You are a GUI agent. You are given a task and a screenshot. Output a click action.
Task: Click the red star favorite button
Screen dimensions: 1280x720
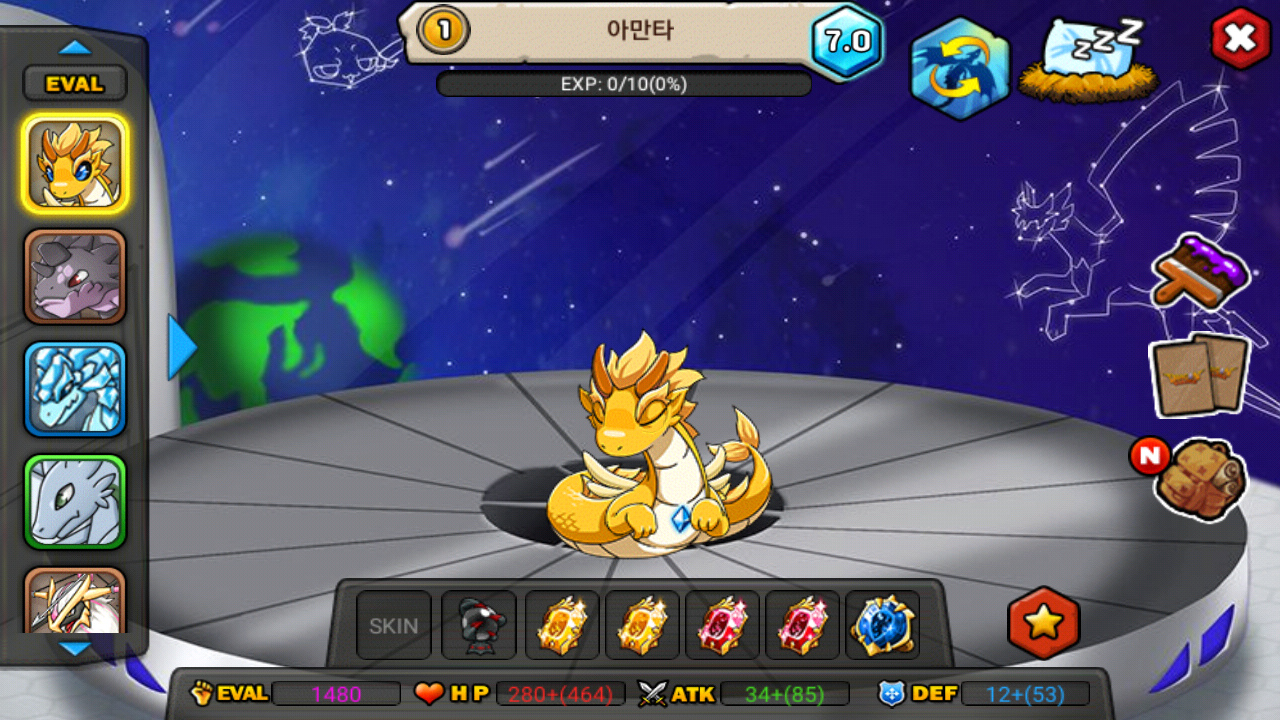pyautogui.click(x=1043, y=623)
